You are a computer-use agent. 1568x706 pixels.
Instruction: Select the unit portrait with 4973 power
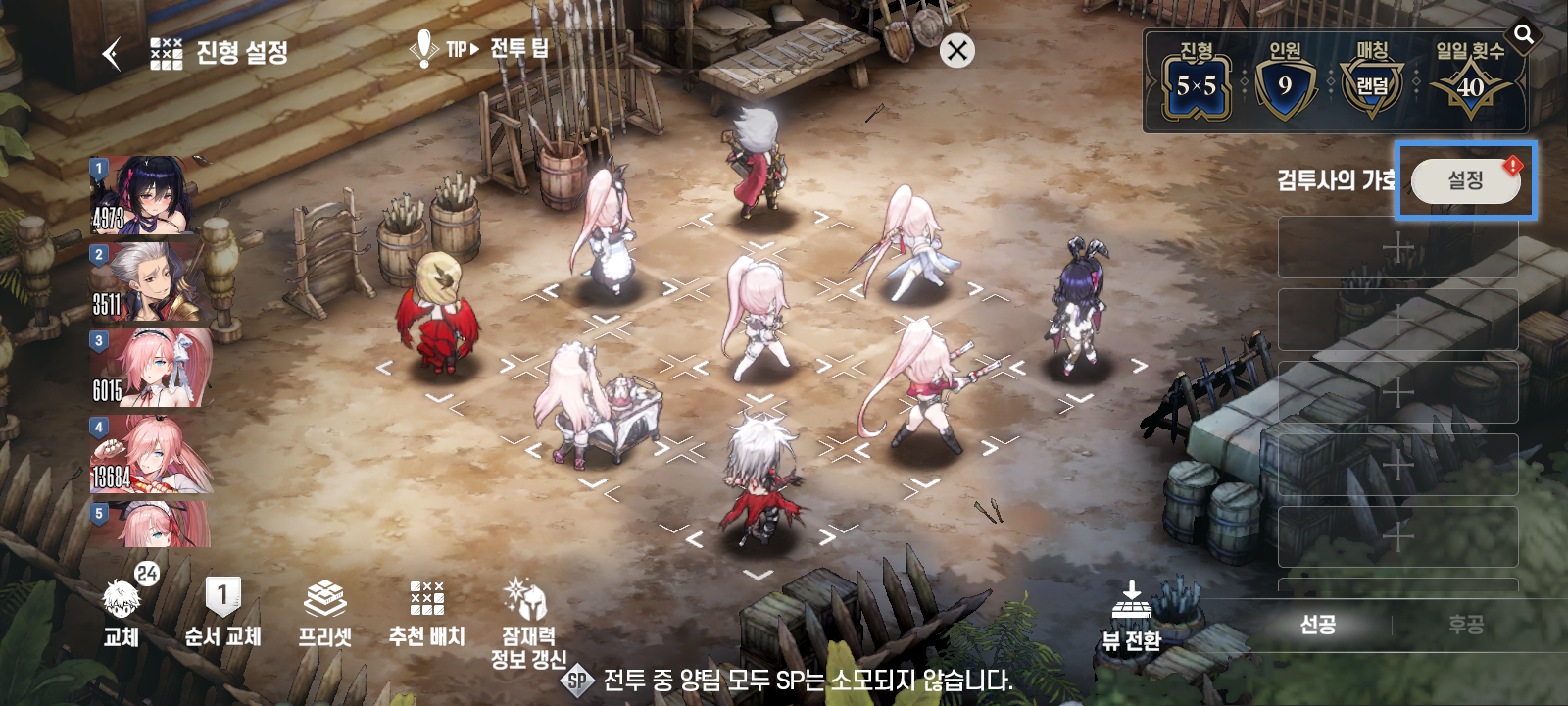tap(149, 196)
